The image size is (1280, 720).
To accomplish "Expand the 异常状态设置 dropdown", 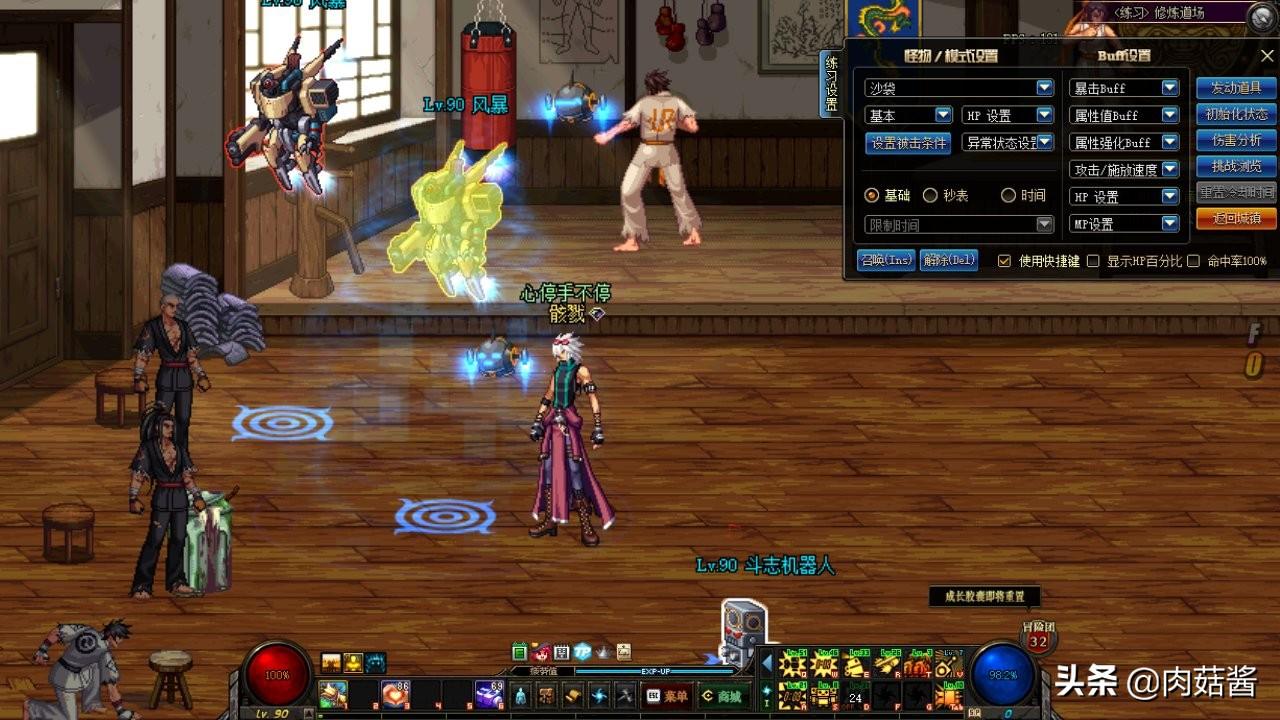I will point(1008,143).
